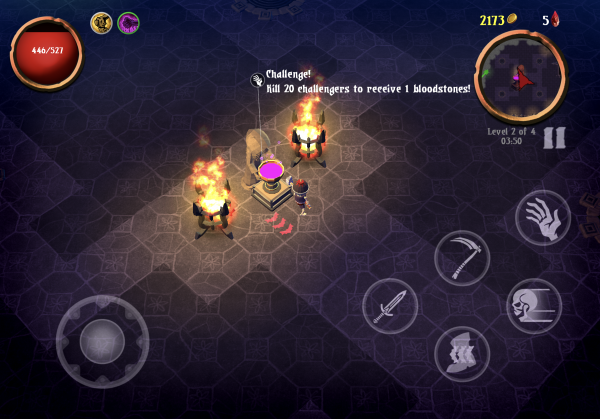Pause the game with the pause button
The width and height of the screenshot is (600, 419).
point(555,137)
